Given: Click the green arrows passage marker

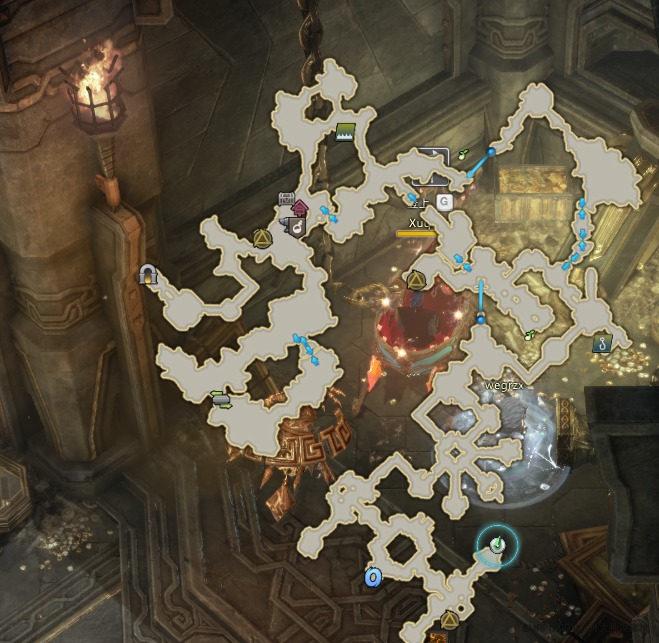Looking at the screenshot, I should (x=221, y=400).
